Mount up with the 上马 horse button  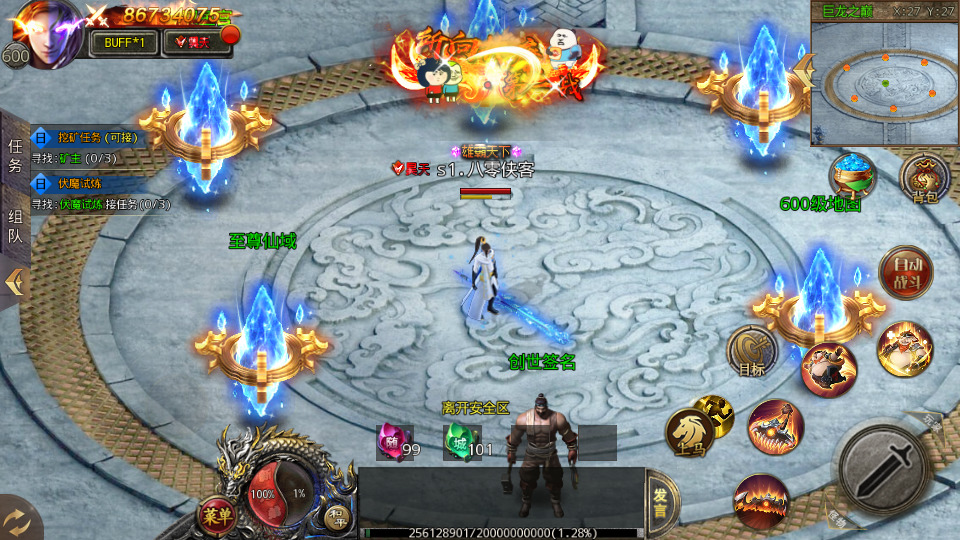[x=690, y=432]
